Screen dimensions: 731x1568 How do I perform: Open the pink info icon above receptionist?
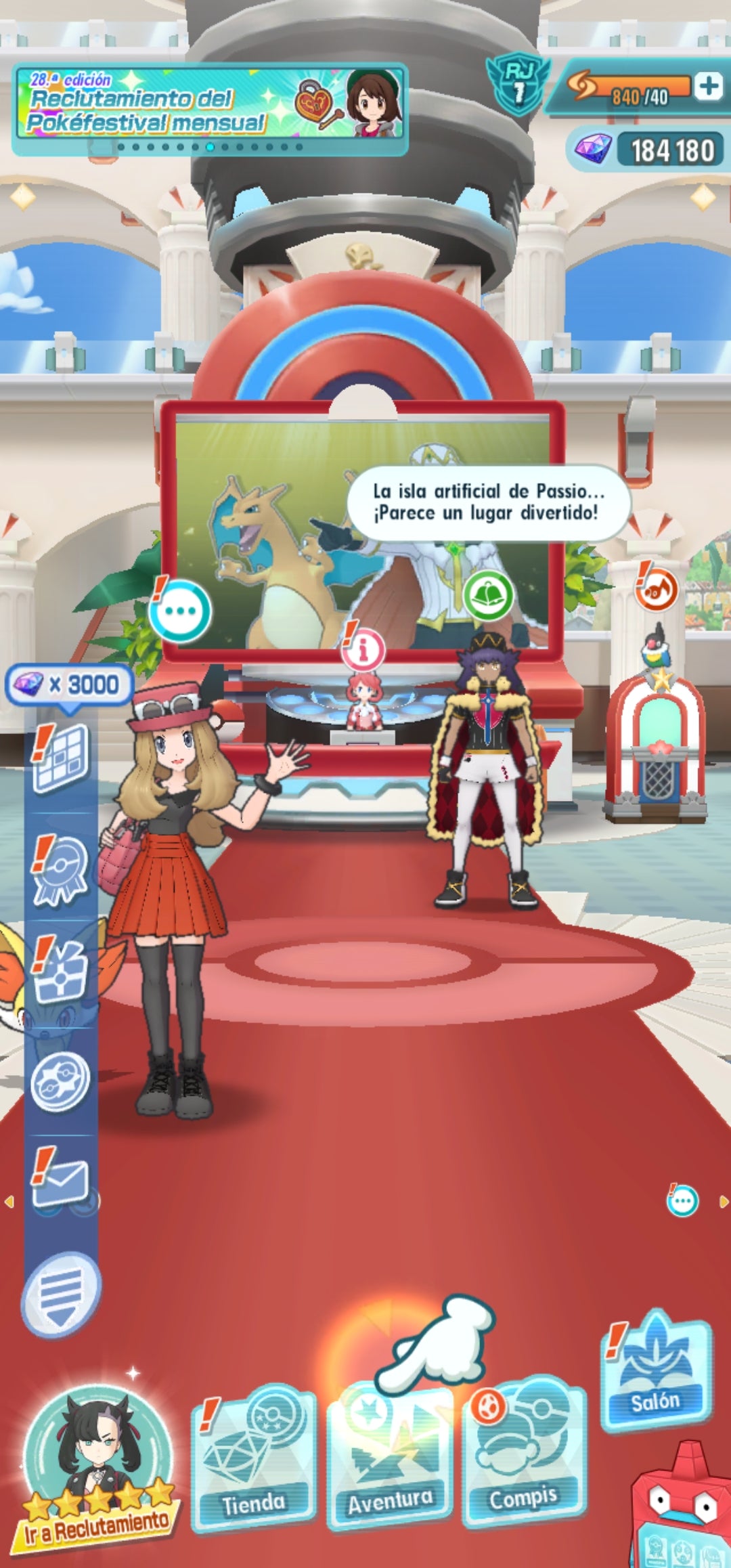(x=363, y=650)
